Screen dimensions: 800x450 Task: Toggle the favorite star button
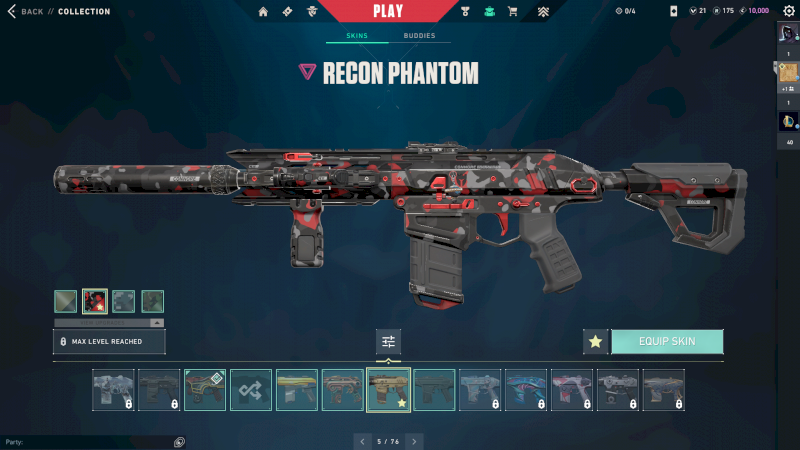[595, 341]
